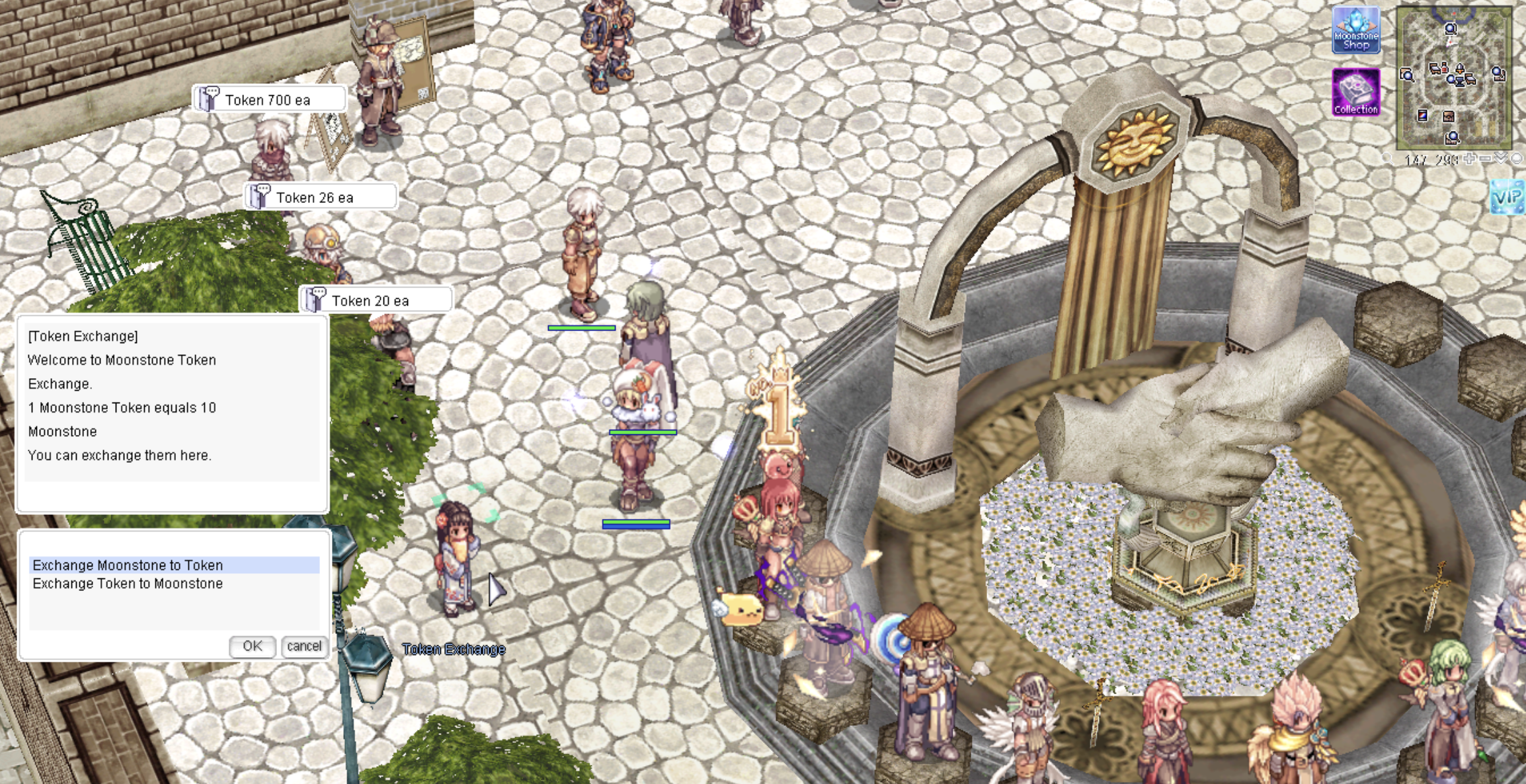Choose Exchange Moonstone to Token option

[x=128, y=565]
